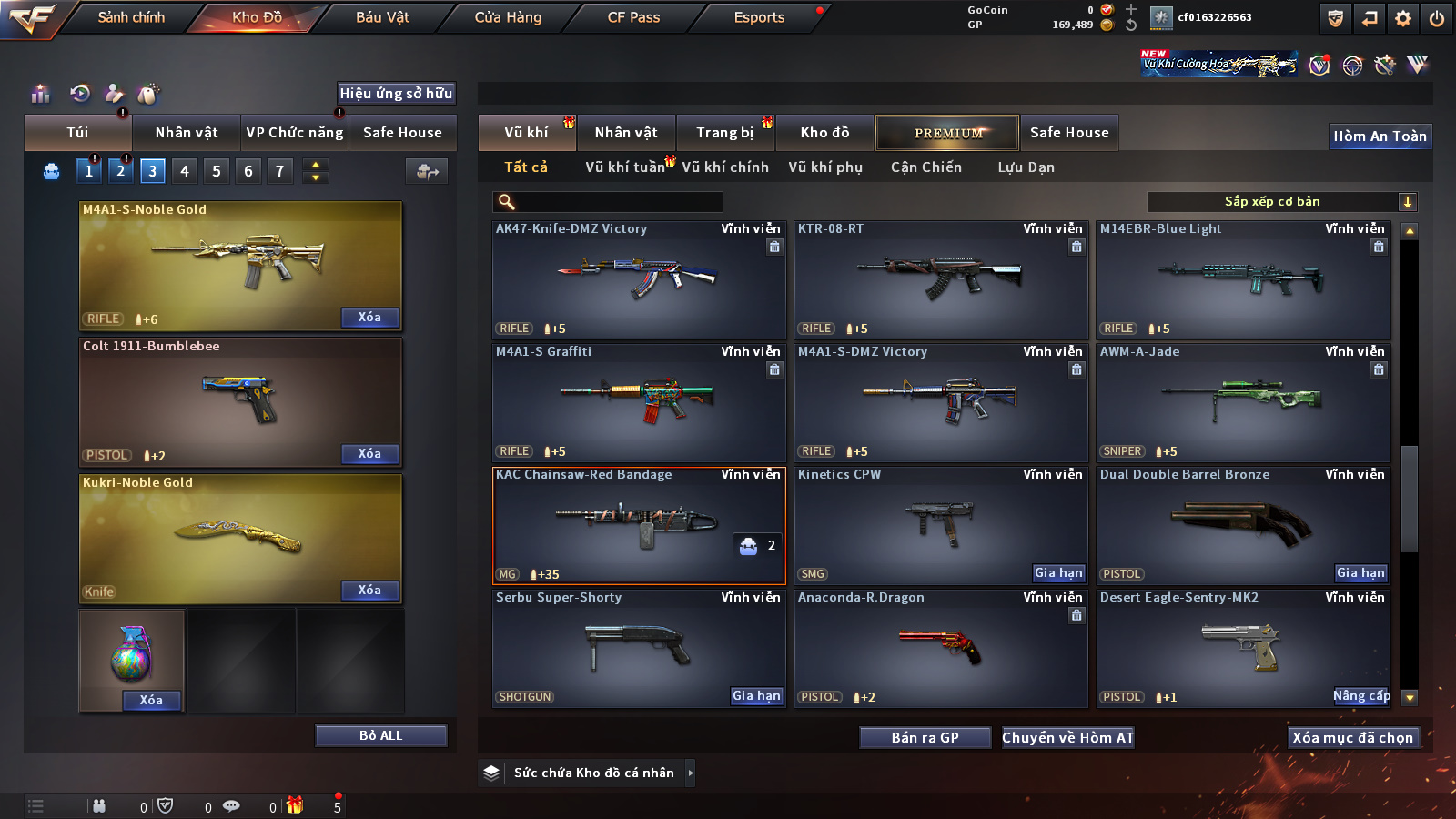
Task: Go to Sảnh chính lobby
Action: [x=131, y=17]
